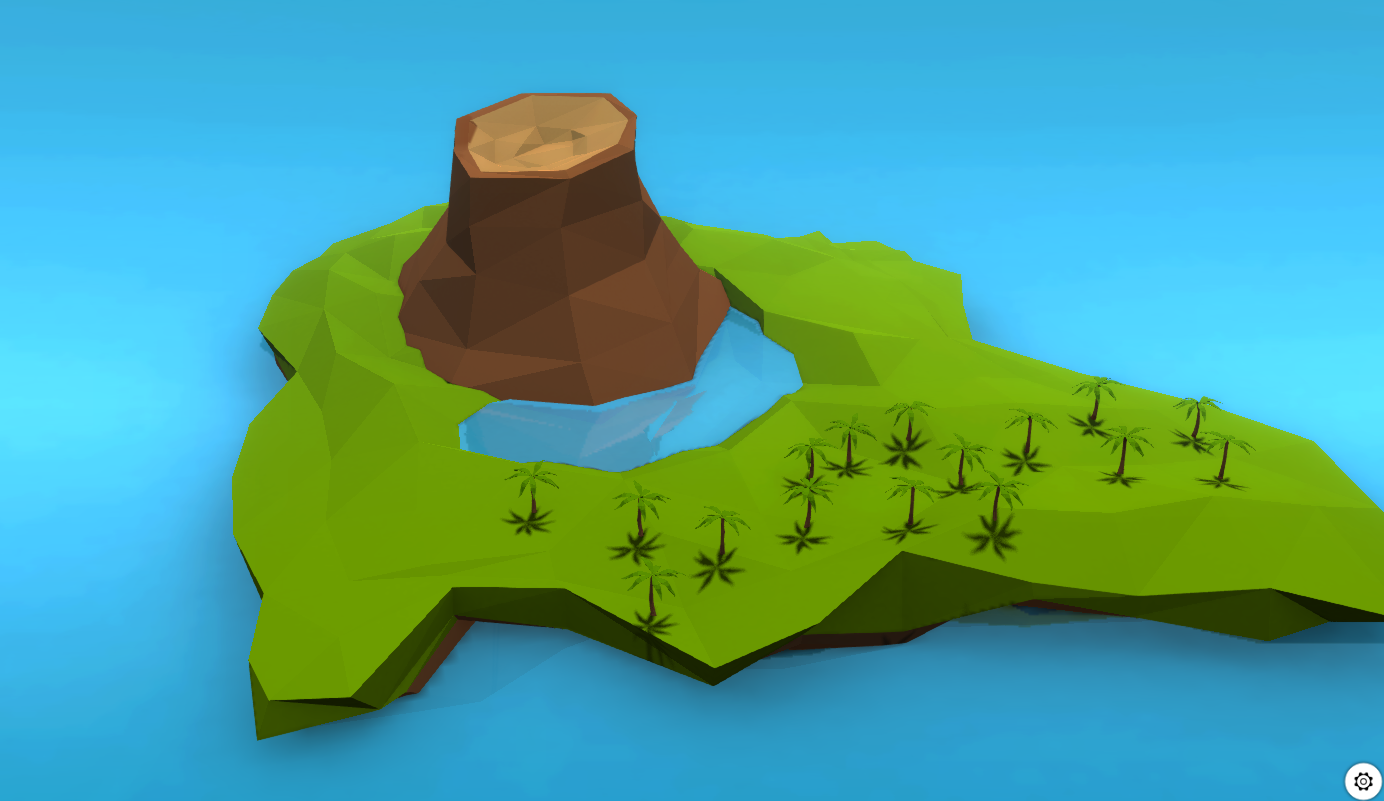Open the settings gear menu
This screenshot has width=1384, height=801.
click(1364, 779)
